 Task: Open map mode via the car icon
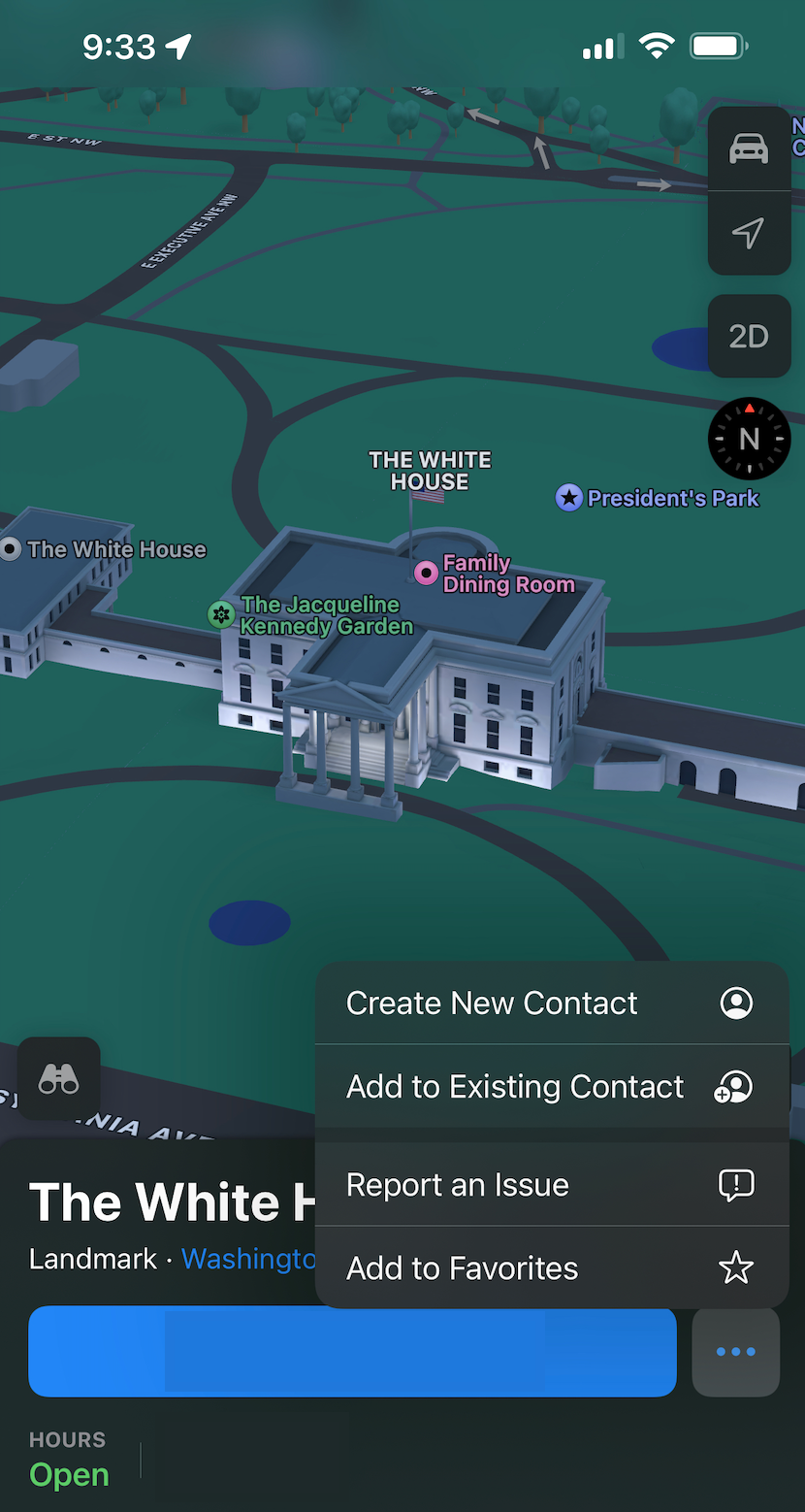pos(749,149)
